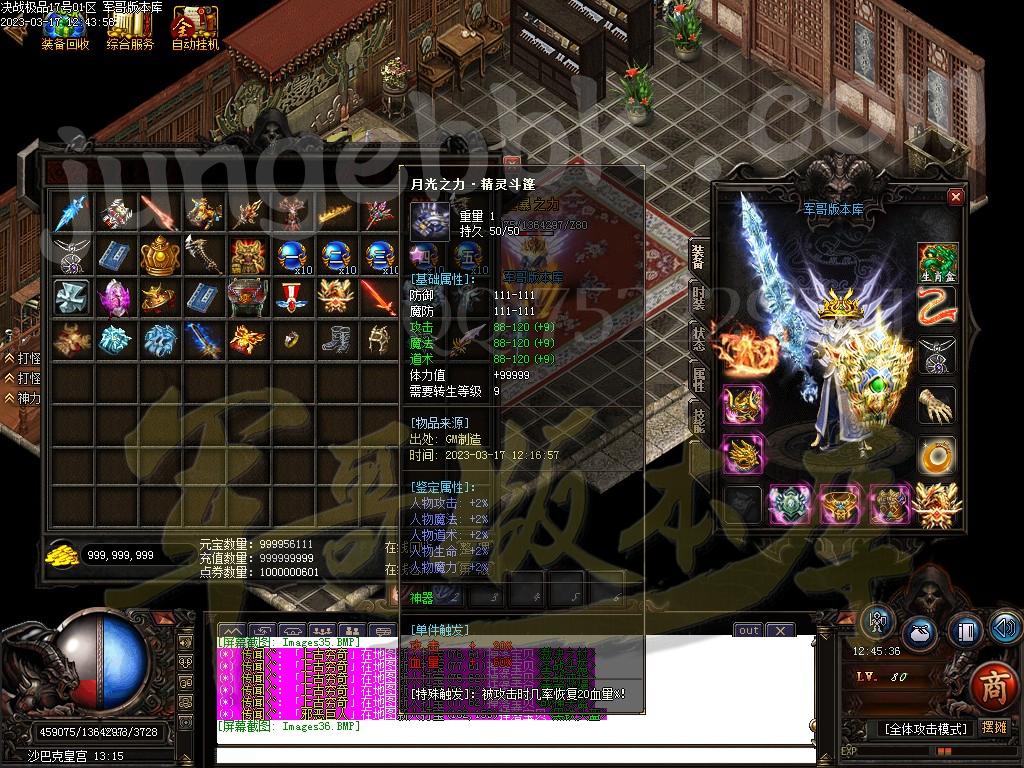
Task: Open the character figure icon
Action: pyautogui.click(x=877, y=620)
